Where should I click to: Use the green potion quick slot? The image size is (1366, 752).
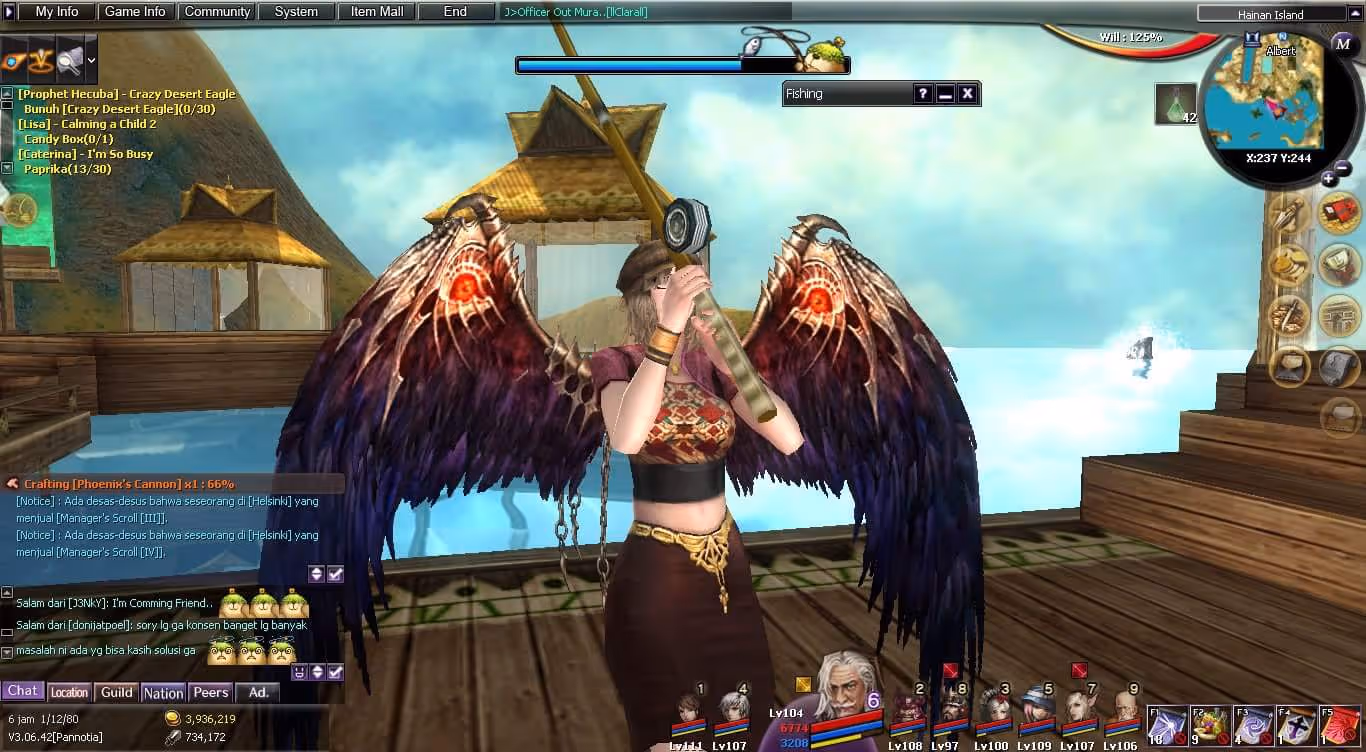pyautogui.click(x=1175, y=103)
